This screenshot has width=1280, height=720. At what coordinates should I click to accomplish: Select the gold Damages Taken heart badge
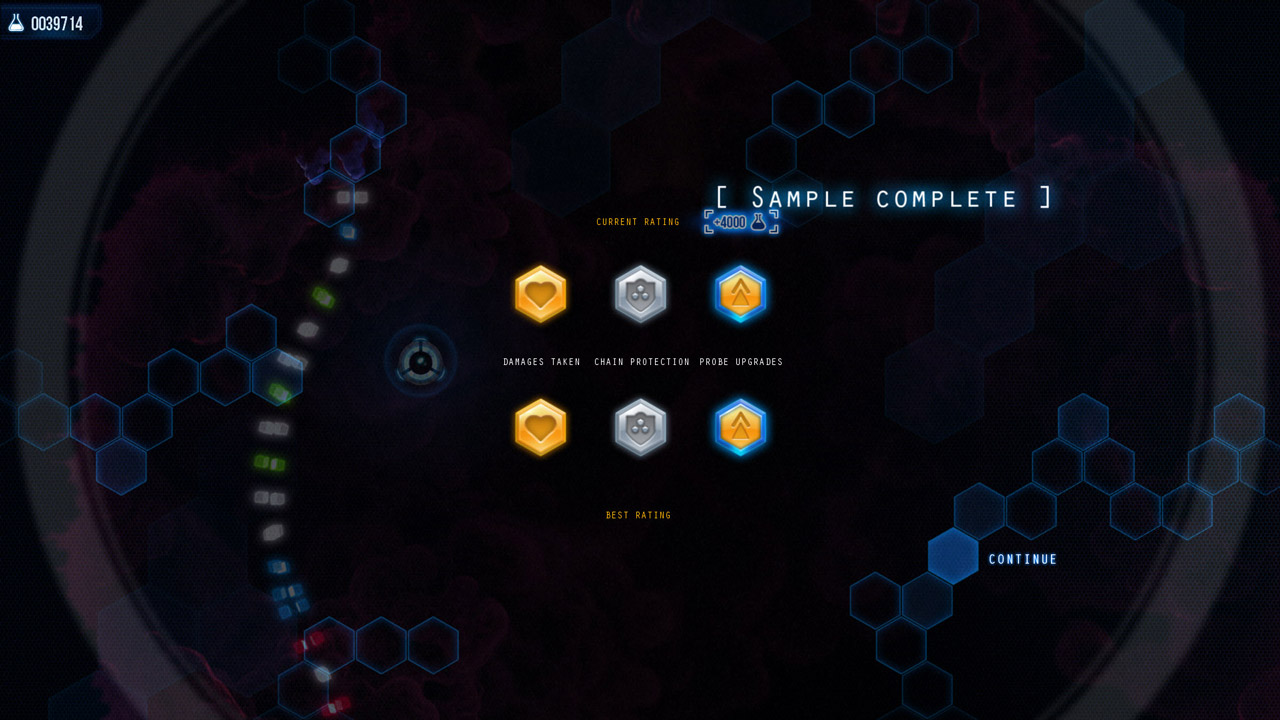click(x=540, y=294)
